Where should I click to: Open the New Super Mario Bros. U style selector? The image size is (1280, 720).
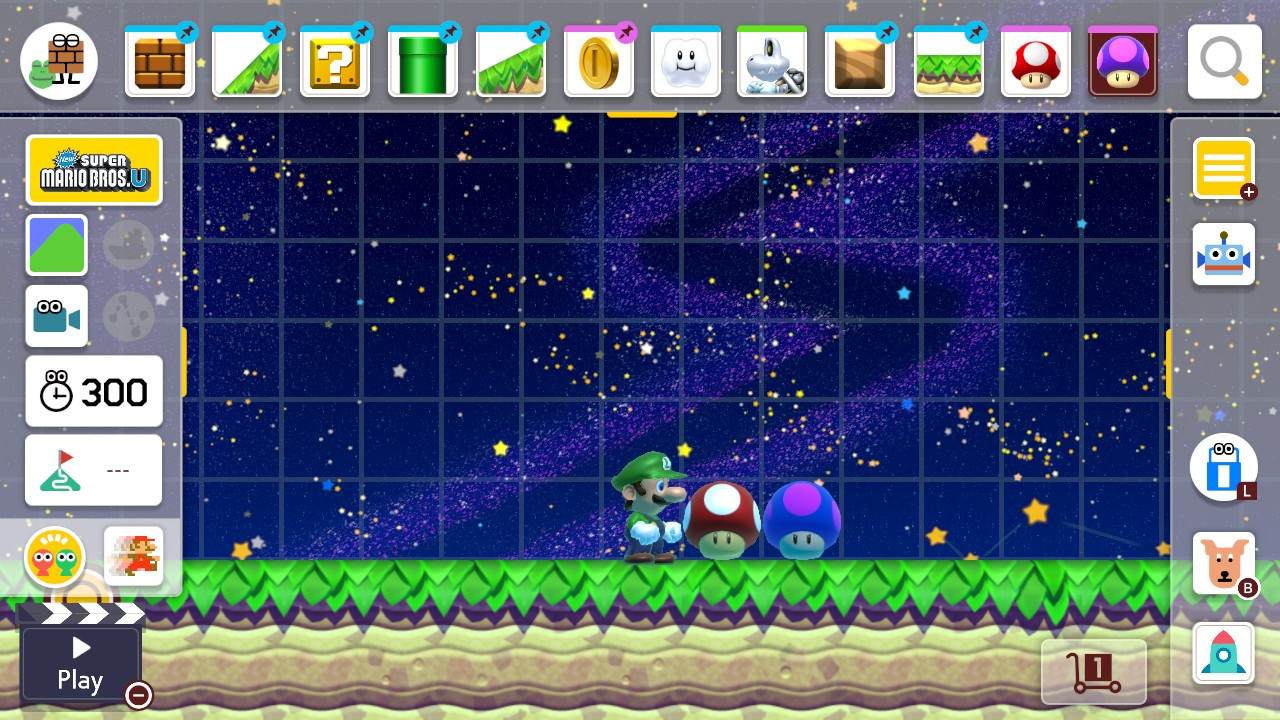coord(94,170)
